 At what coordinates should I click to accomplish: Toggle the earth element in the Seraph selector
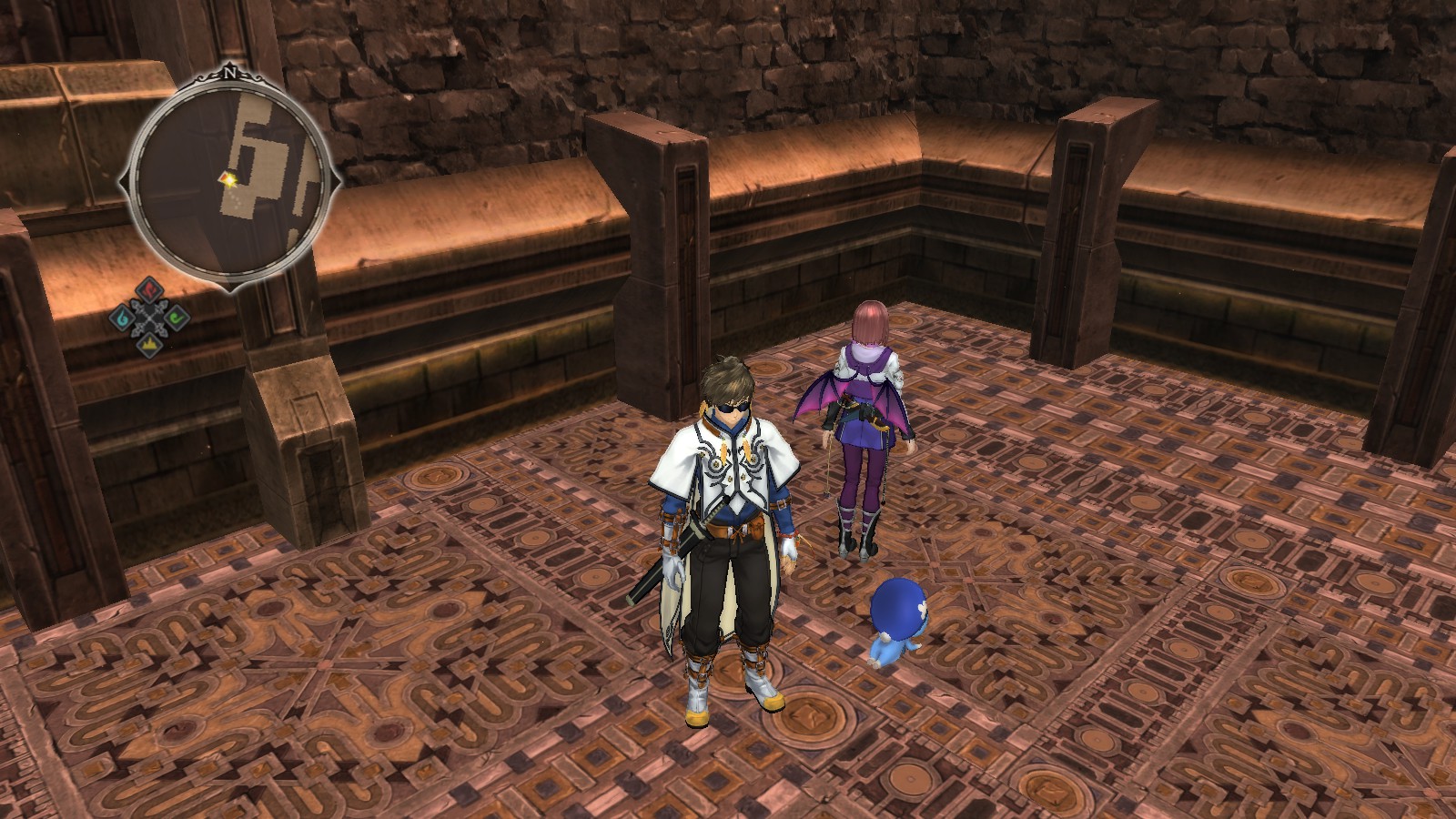pyautogui.click(x=149, y=343)
